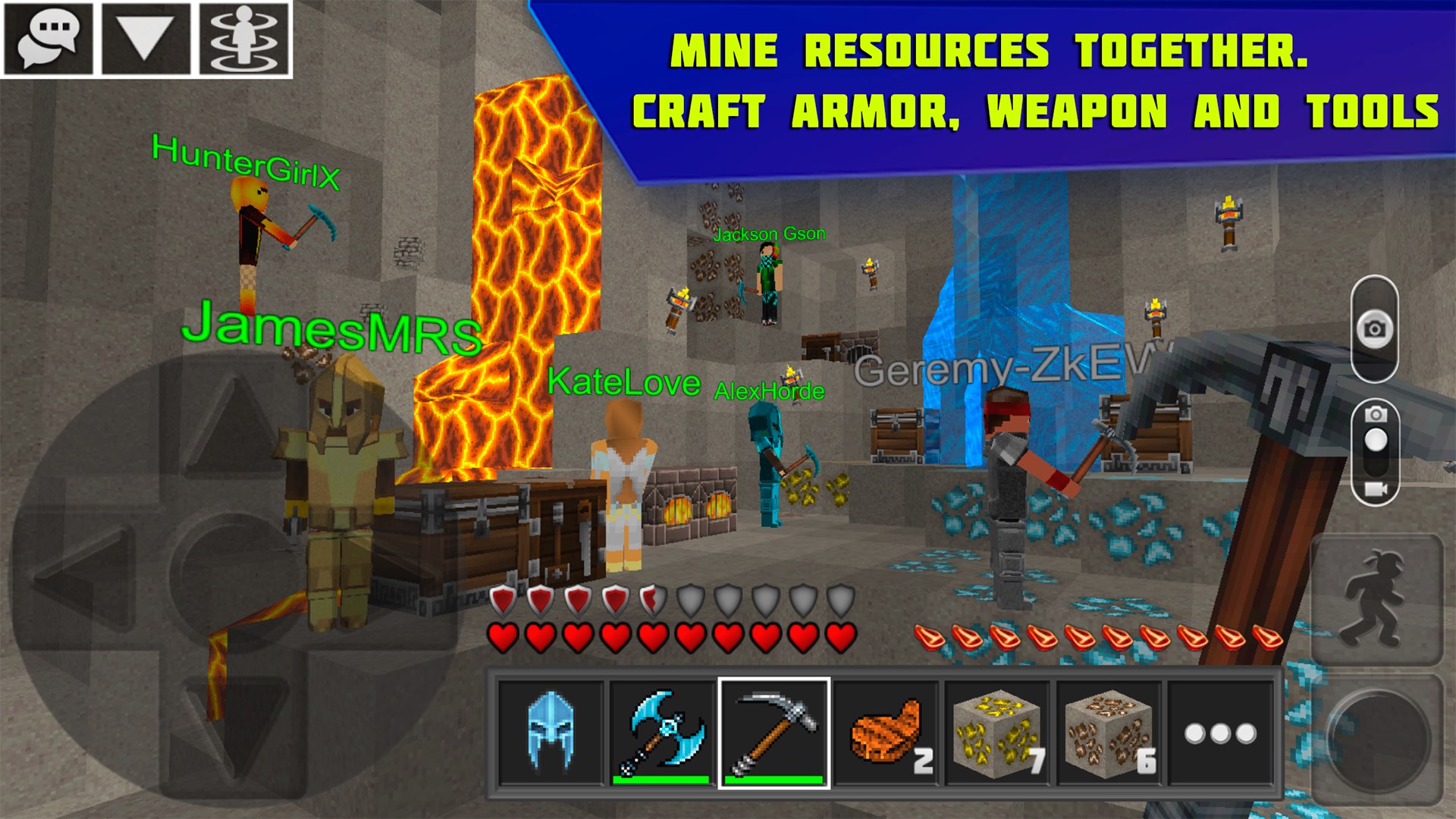The height and width of the screenshot is (819, 1456).
Task: Choose the pickaxe hotbar slot
Action: 774,733
